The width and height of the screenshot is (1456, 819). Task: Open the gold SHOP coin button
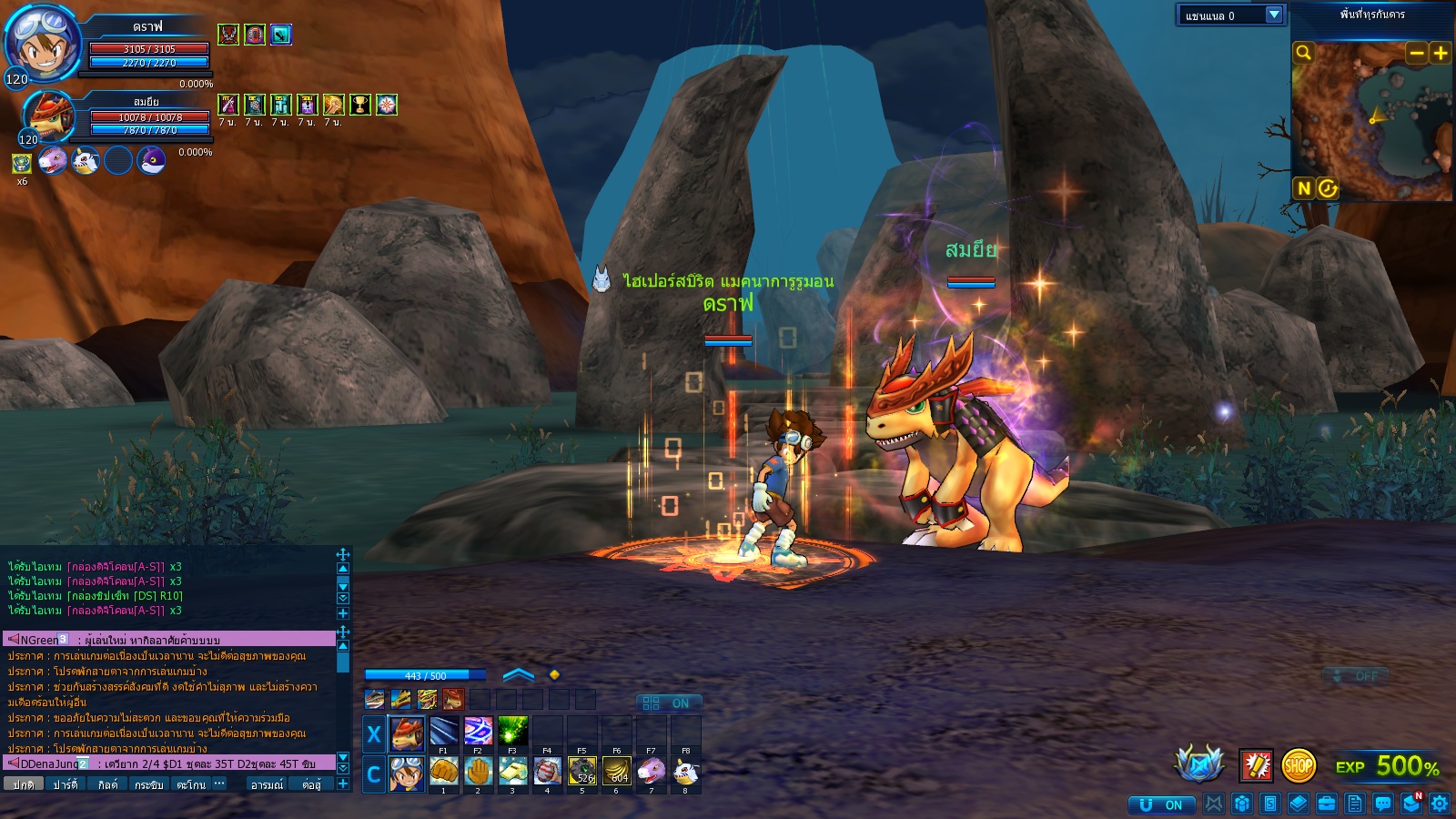click(1299, 766)
